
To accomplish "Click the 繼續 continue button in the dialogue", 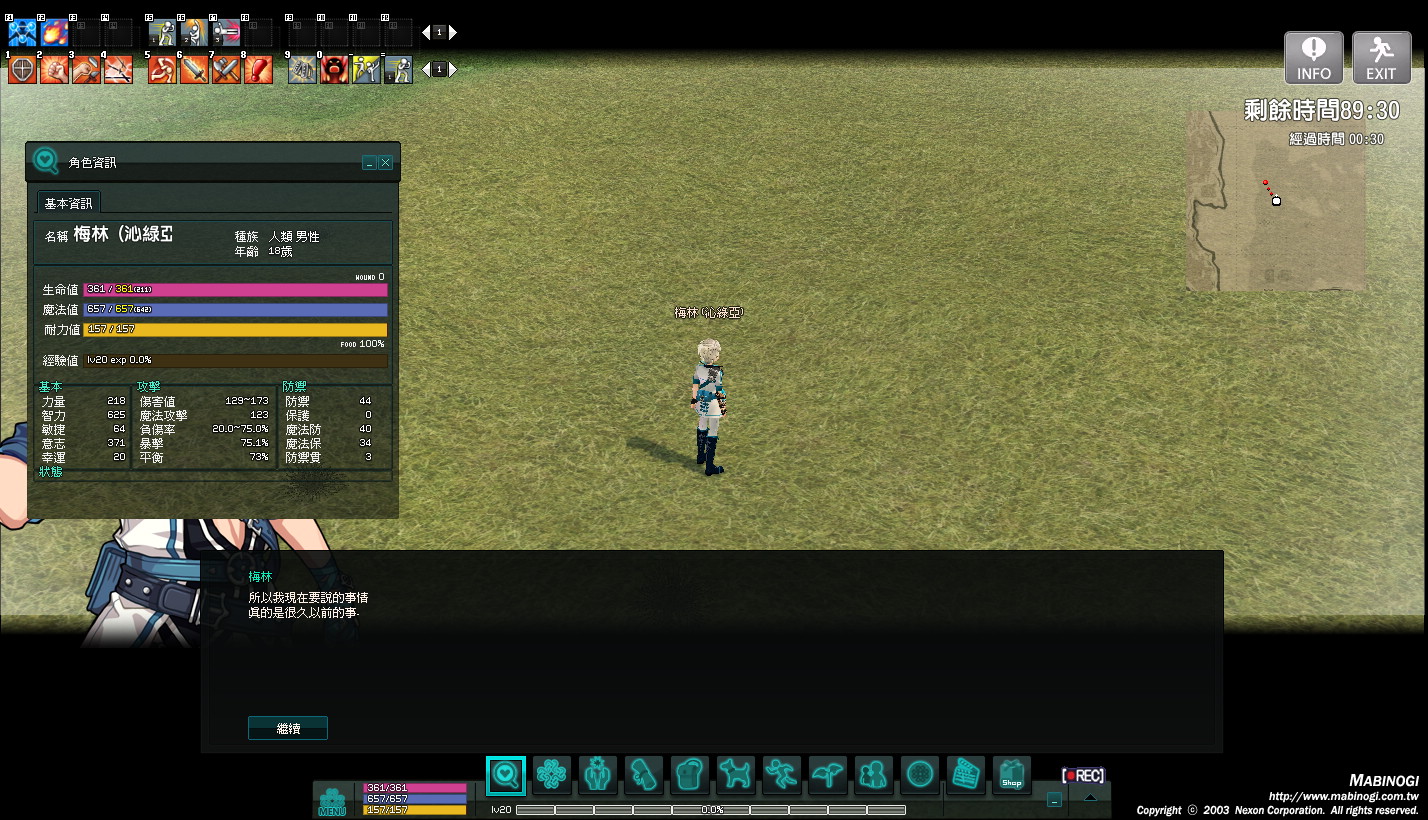I will 288,729.
